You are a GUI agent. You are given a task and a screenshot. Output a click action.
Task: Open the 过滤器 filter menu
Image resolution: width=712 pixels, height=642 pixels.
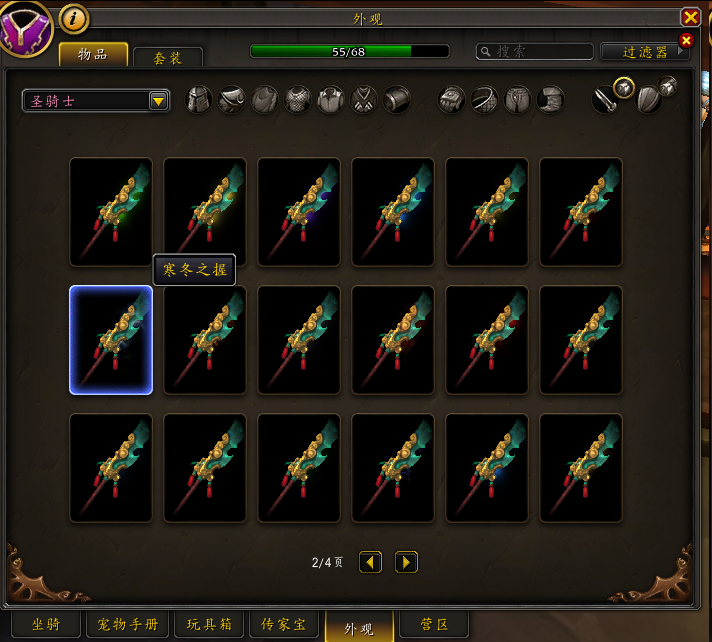point(638,51)
